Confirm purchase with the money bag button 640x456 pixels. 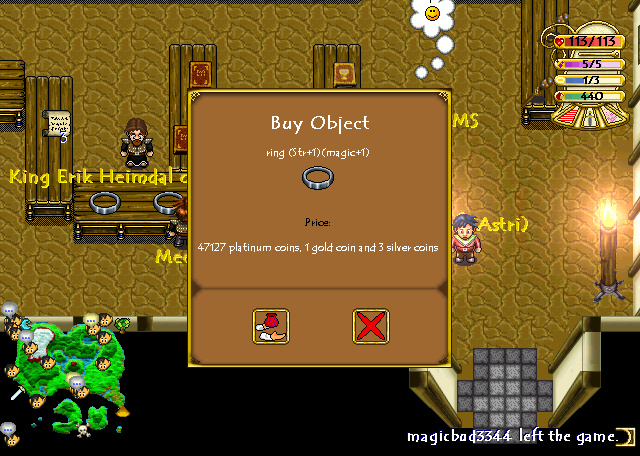point(270,326)
